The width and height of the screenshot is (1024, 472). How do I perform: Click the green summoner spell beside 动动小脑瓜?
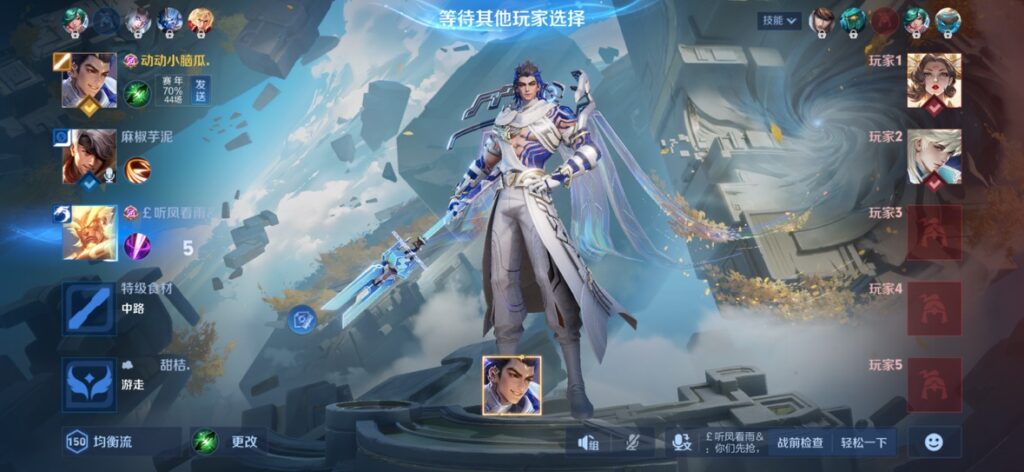coord(137,94)
